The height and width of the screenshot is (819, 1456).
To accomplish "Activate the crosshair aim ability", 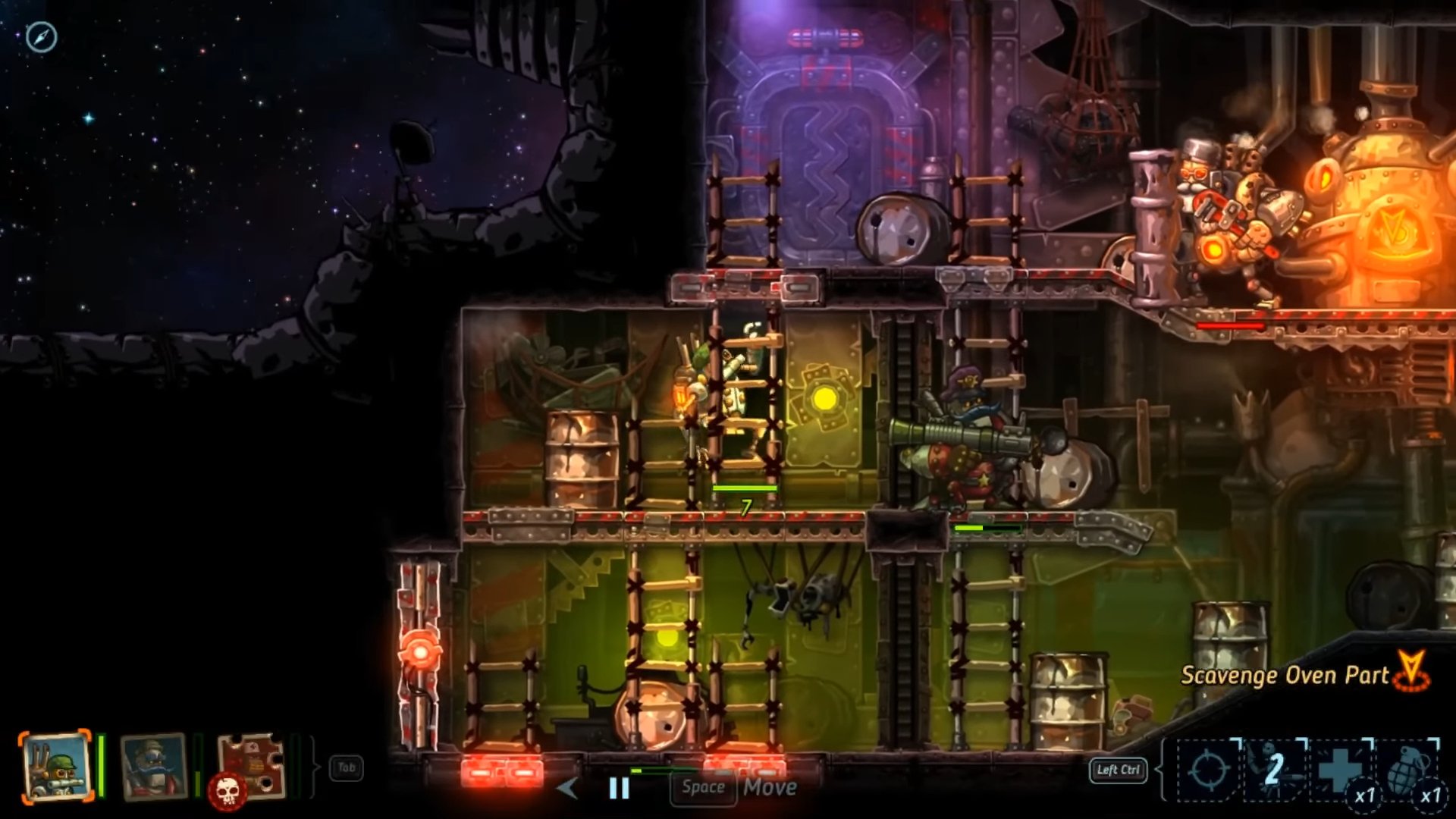I will pyautogui.click(x=1208, y=770).
